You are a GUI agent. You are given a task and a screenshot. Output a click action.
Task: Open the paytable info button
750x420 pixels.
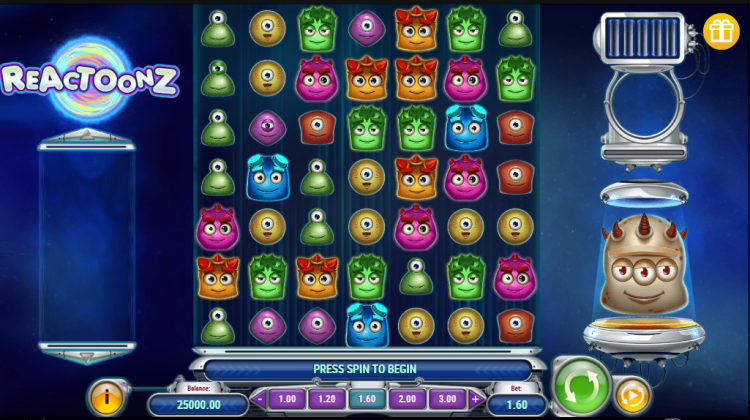click(106, 396)
